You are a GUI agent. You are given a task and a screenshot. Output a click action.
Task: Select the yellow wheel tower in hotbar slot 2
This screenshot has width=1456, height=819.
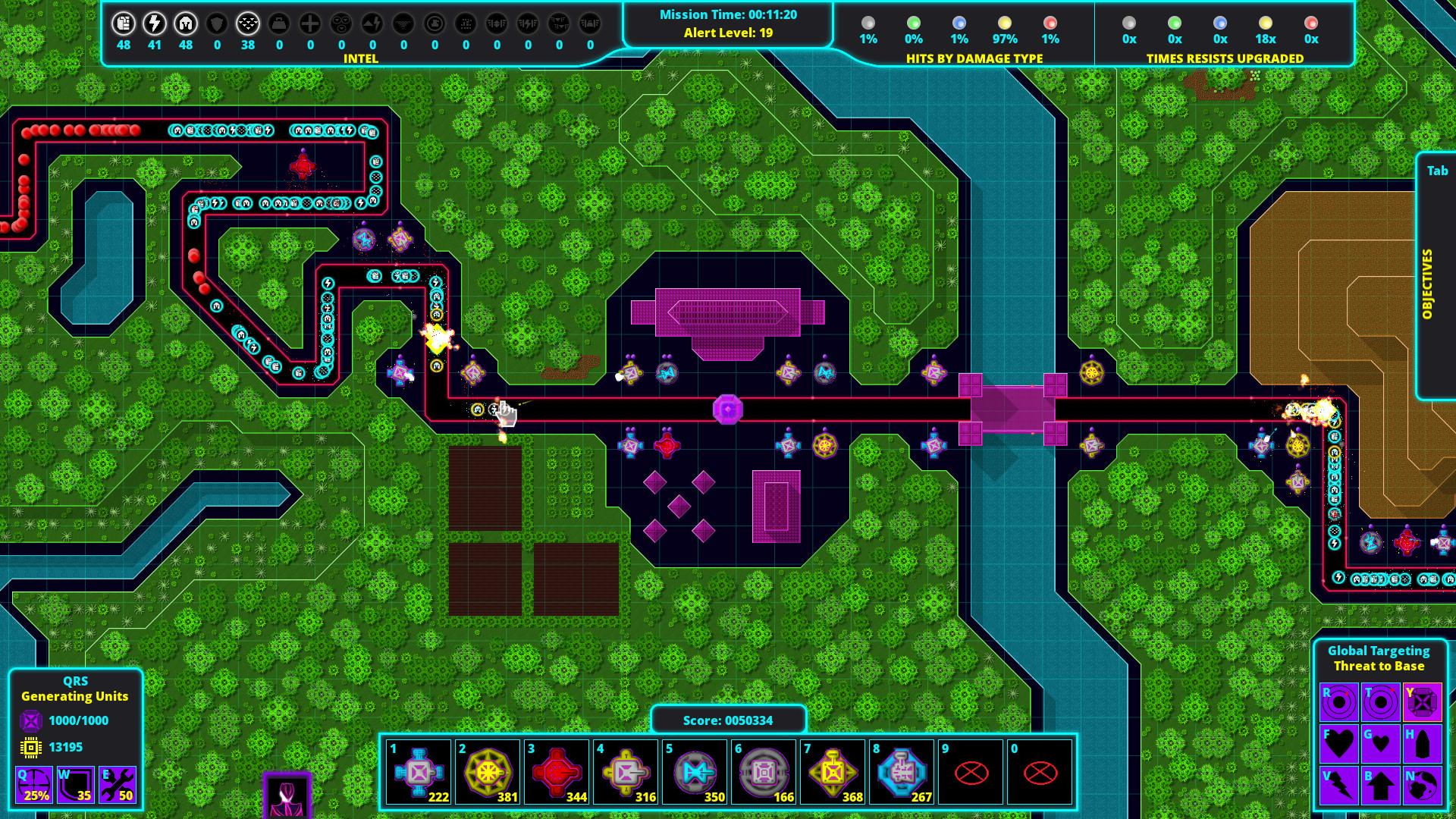click(x=486, y=771)
